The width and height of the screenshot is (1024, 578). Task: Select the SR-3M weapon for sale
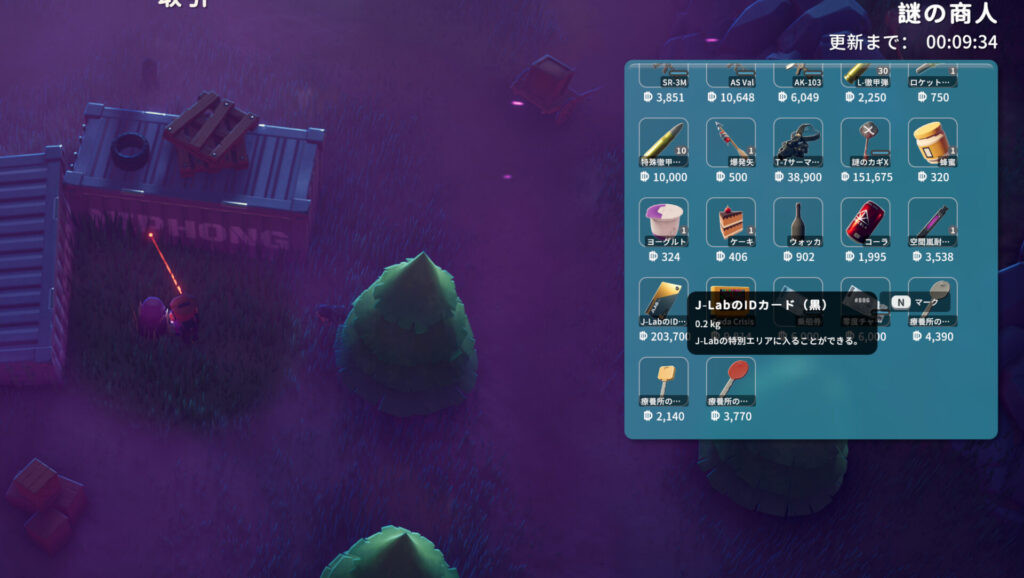tap(664, 76)
